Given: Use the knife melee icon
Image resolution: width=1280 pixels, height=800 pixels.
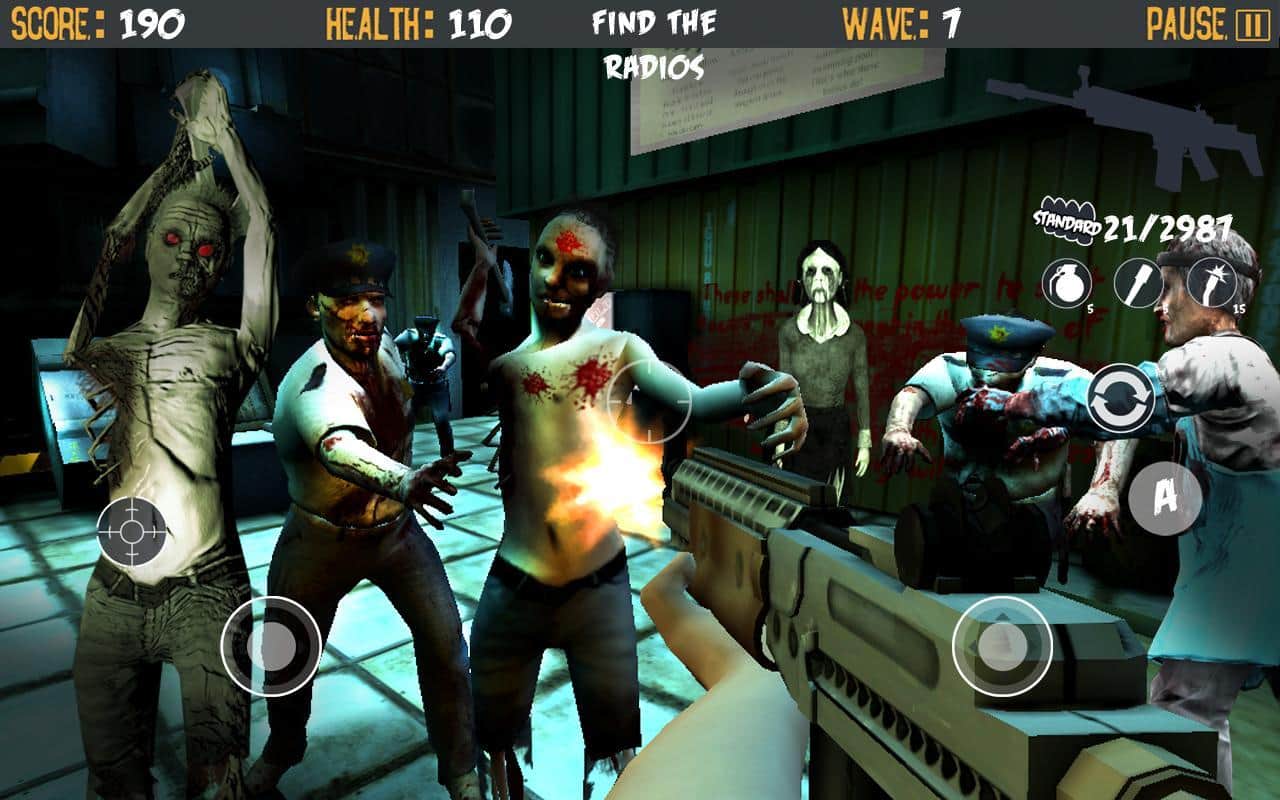Looking at the screenshot, I should (1138, 283).
